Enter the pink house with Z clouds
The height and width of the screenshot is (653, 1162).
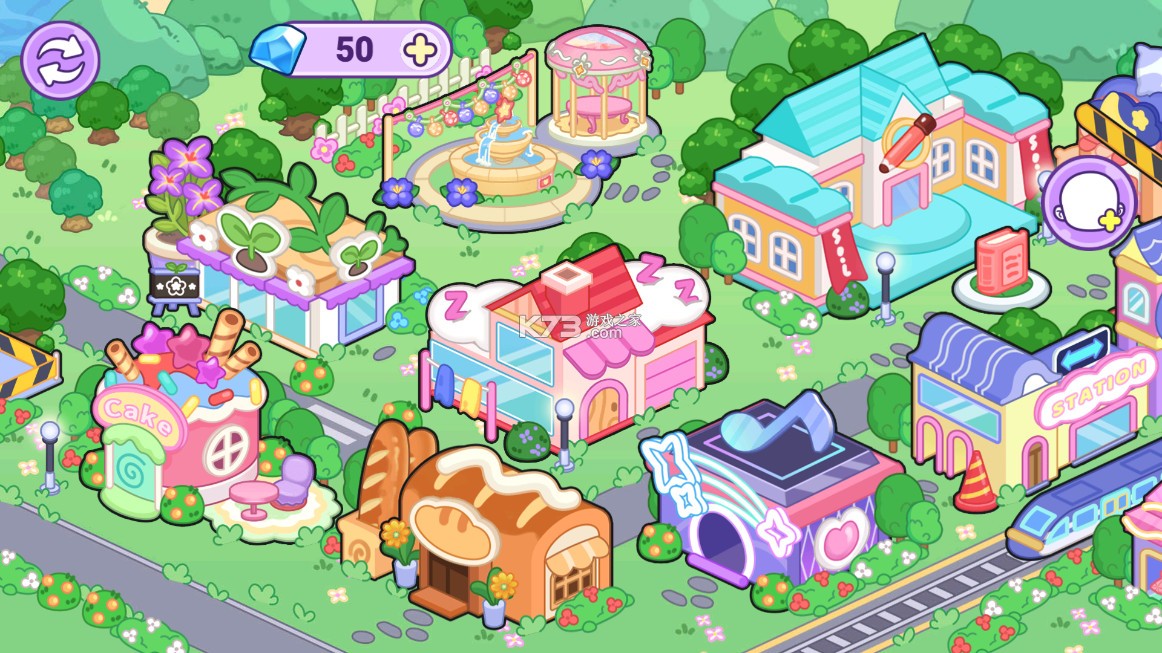tap(570, 350)
